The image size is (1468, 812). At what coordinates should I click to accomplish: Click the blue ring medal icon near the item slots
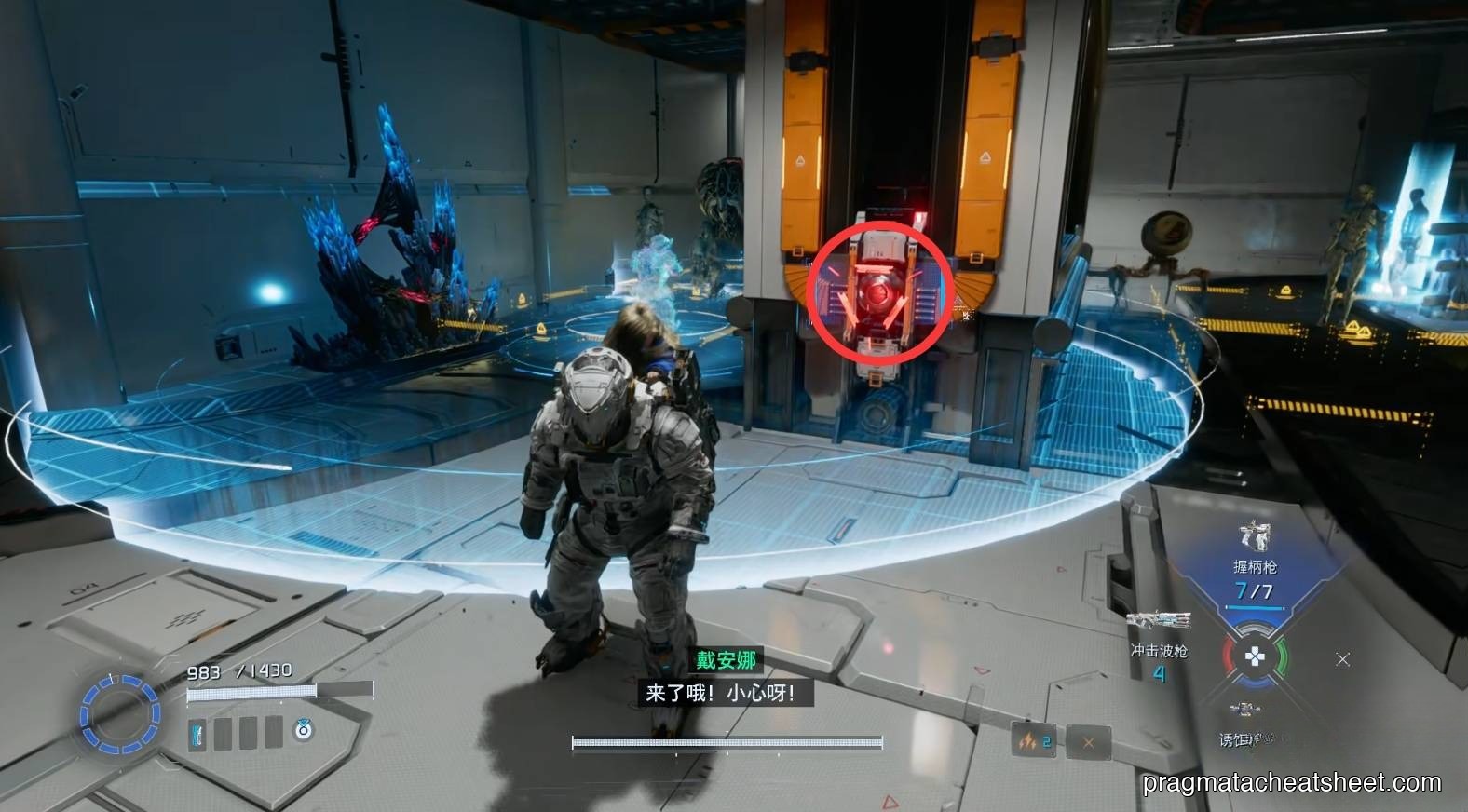303,732
